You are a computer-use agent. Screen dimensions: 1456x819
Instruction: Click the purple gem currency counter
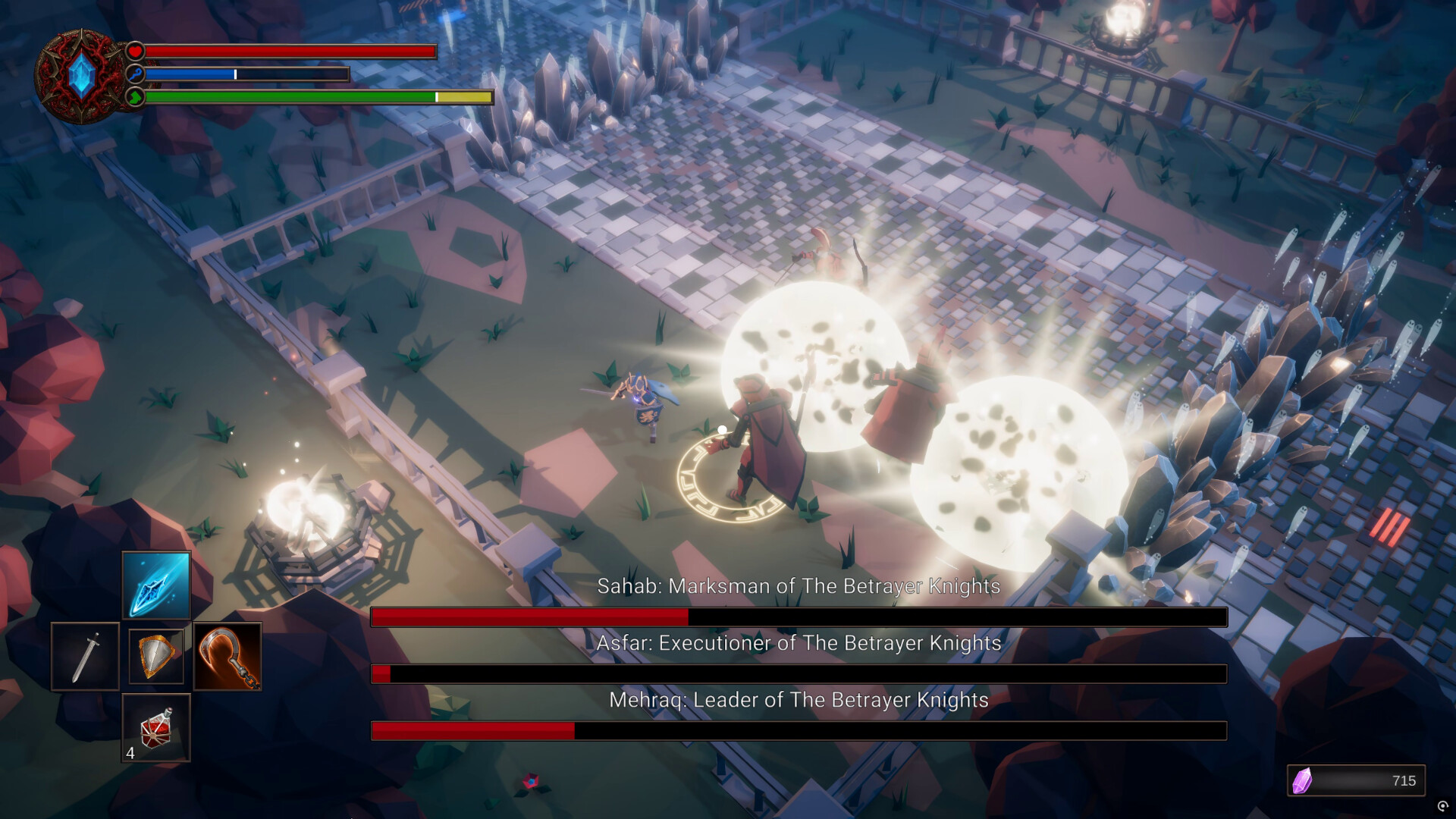click(1356, 780)
